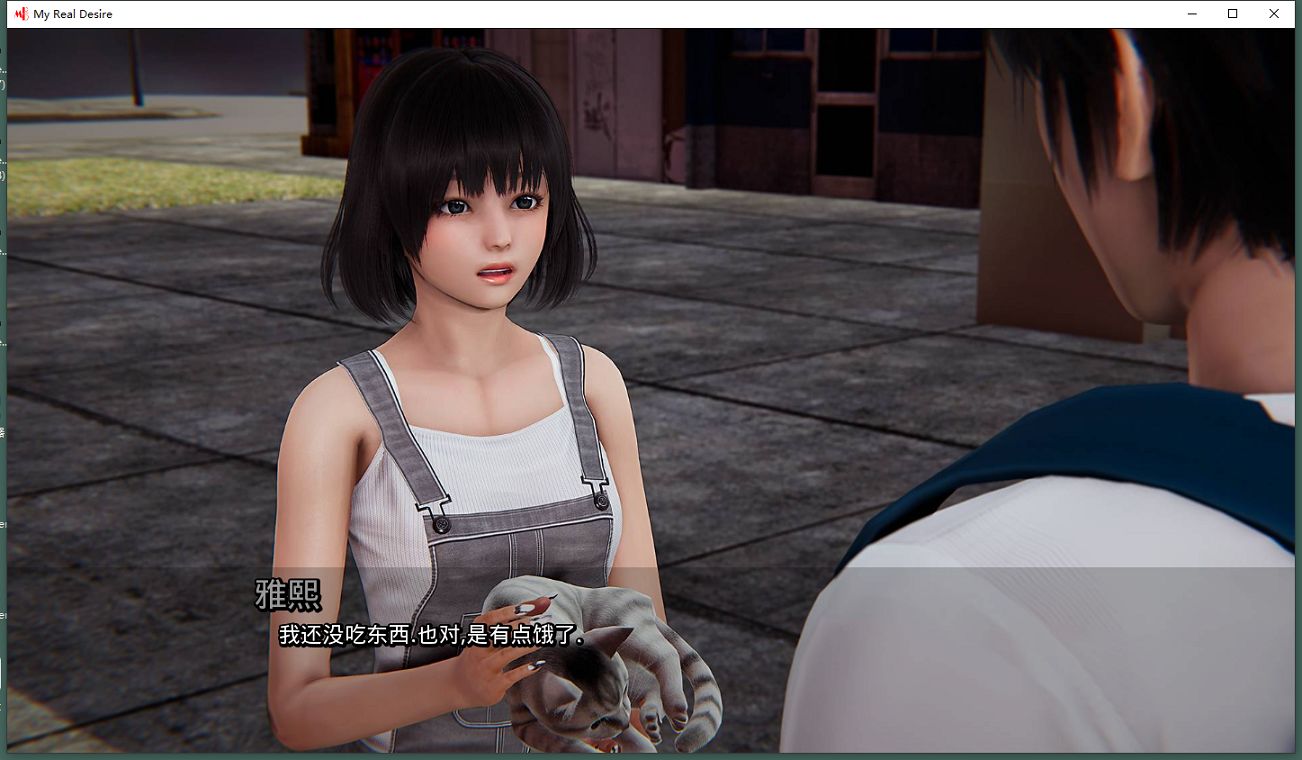The width and height of the screenshot is (1302, 760).
Task: Click the title text My Real Desire
Action: 73,13
